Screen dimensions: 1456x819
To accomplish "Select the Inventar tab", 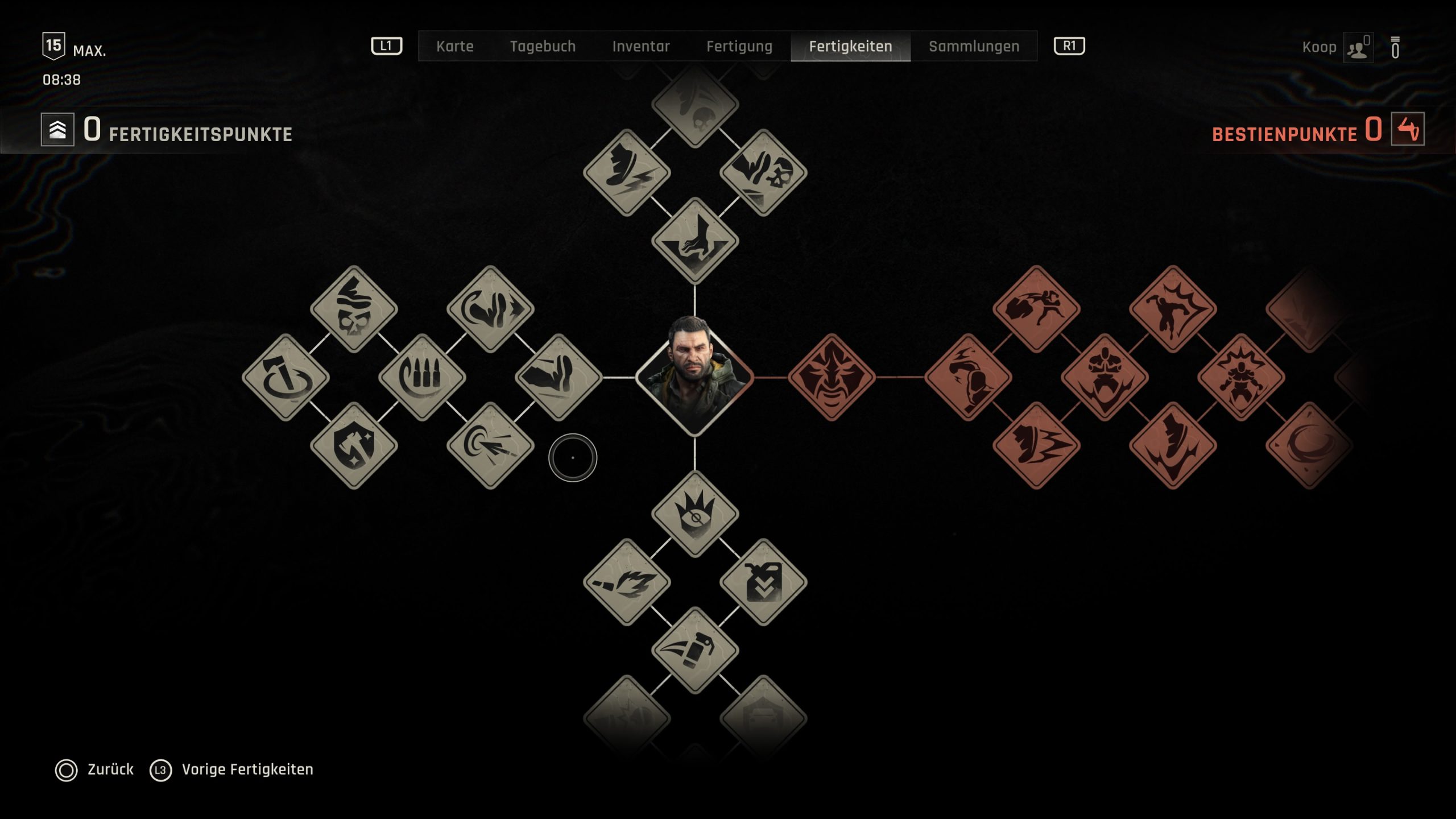I will [x=641, y=46].
